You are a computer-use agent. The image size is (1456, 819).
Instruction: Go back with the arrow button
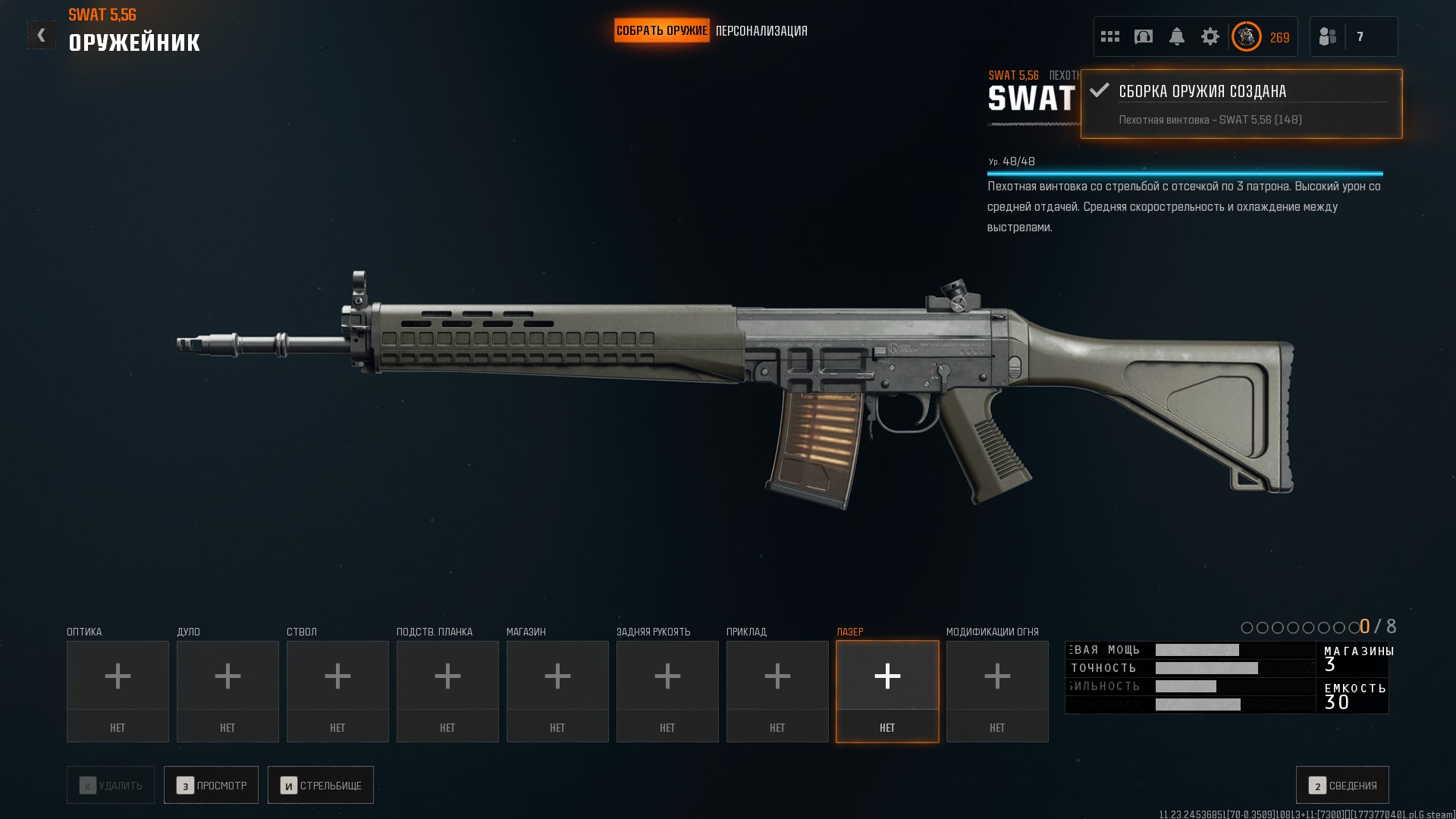[41, 35]
